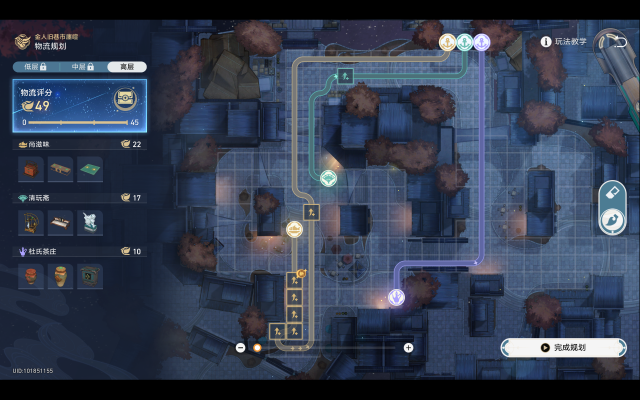This screenshot has width=640, height=400.
Task: Select the 高层 floor tab
Action: (x=127, y=66)
